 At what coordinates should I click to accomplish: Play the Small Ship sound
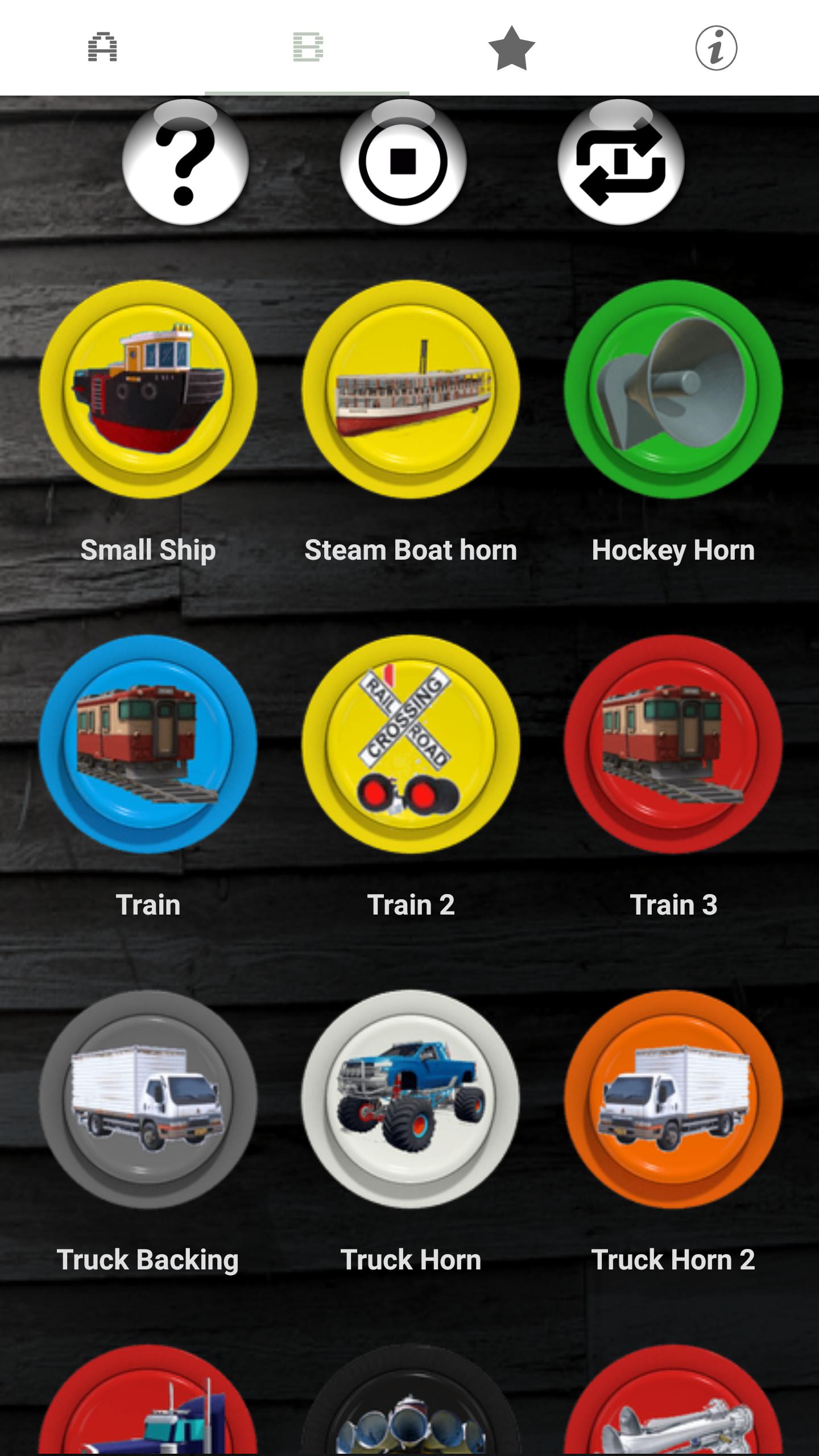coord(148,390)
